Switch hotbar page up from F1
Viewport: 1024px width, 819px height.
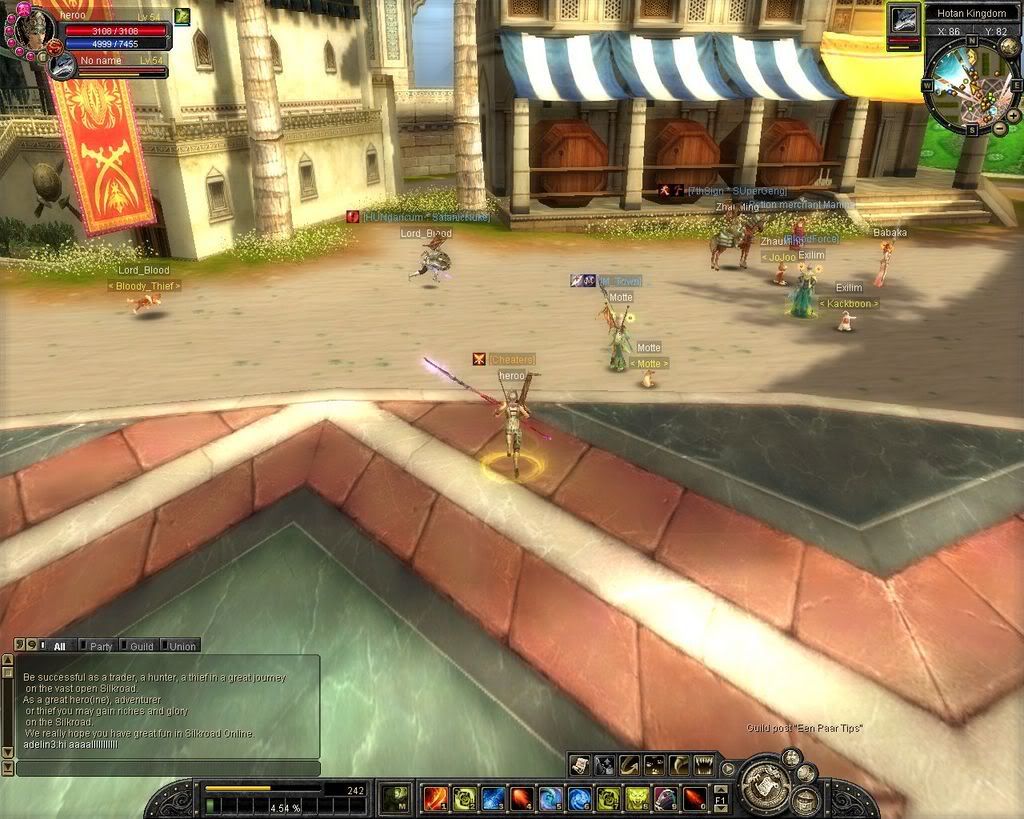coord(721,790)
